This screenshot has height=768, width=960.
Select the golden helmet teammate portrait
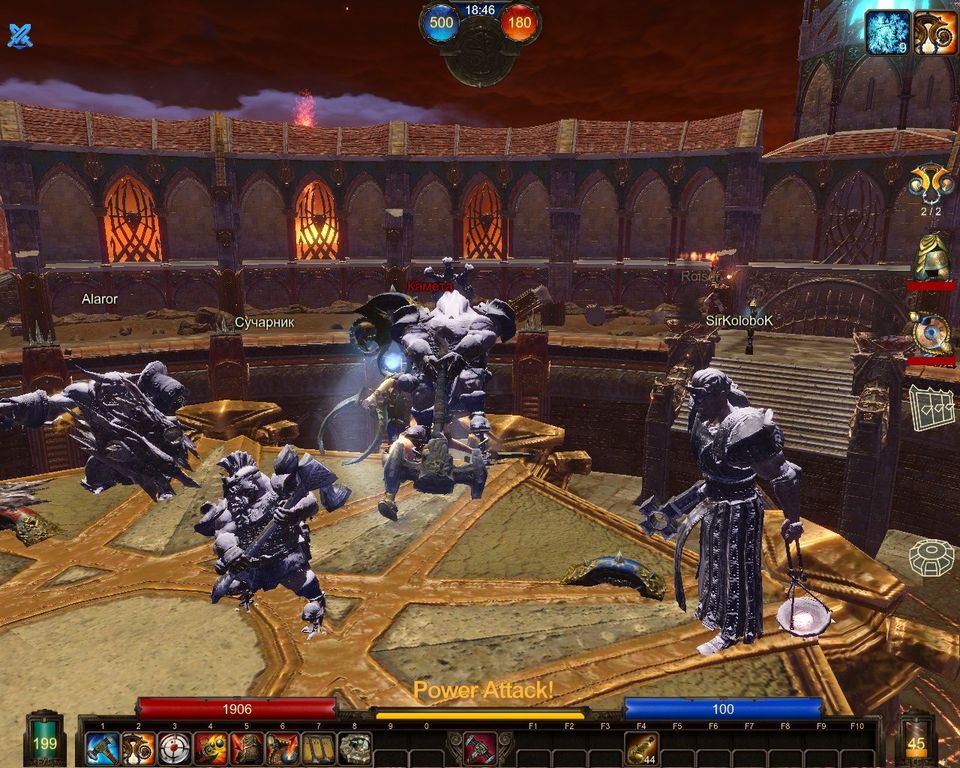[931, 259]
